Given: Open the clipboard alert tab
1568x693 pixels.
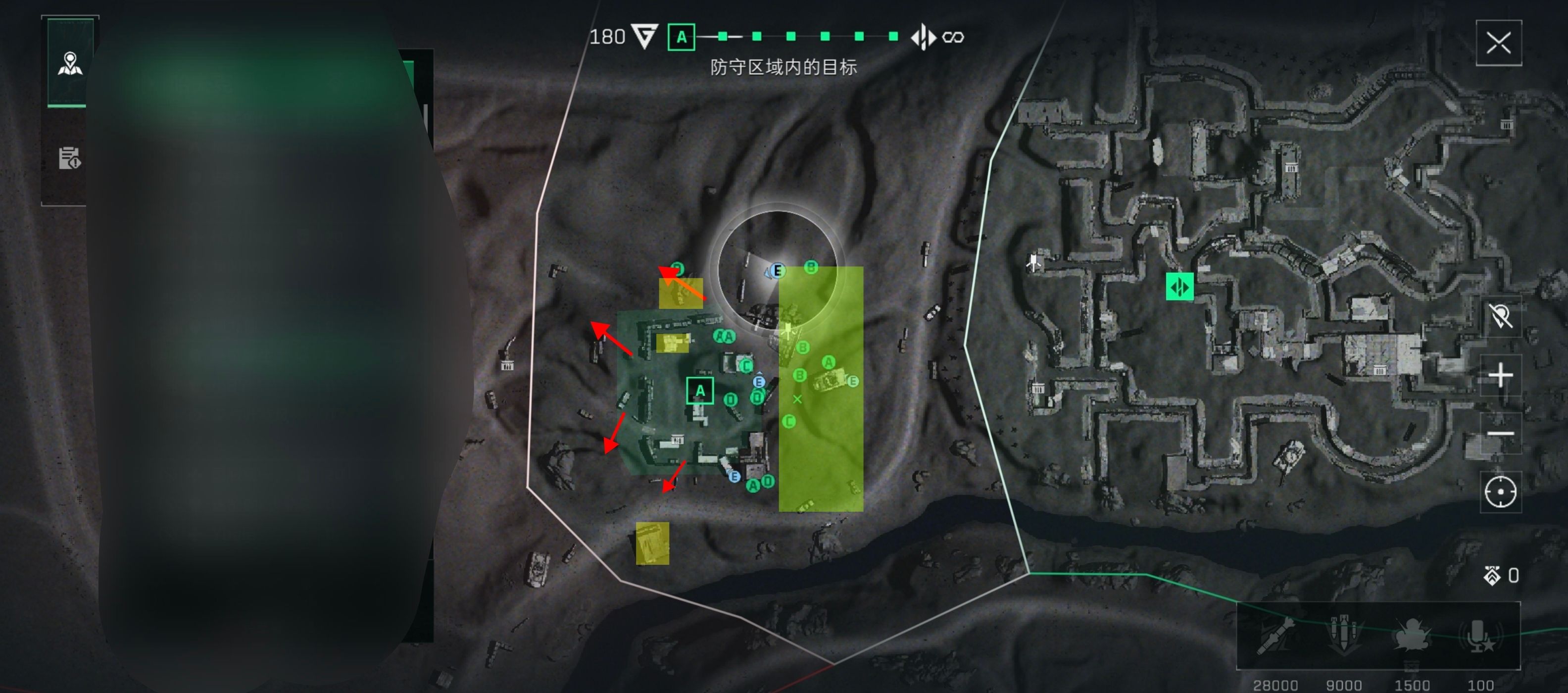Looking at the screenshot, I should point(69,158).
